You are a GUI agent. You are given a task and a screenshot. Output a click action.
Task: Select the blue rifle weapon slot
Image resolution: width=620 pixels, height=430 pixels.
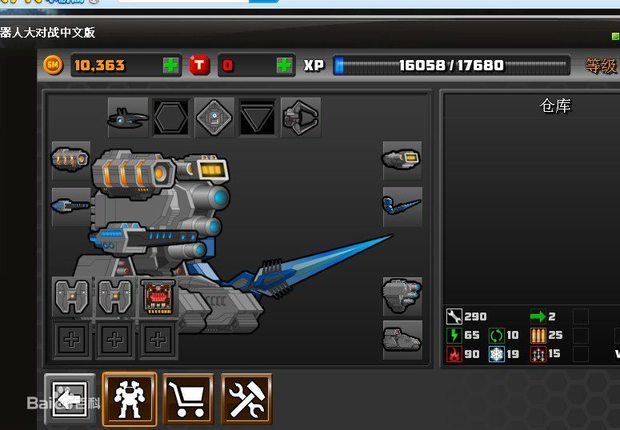click(71, 206)
